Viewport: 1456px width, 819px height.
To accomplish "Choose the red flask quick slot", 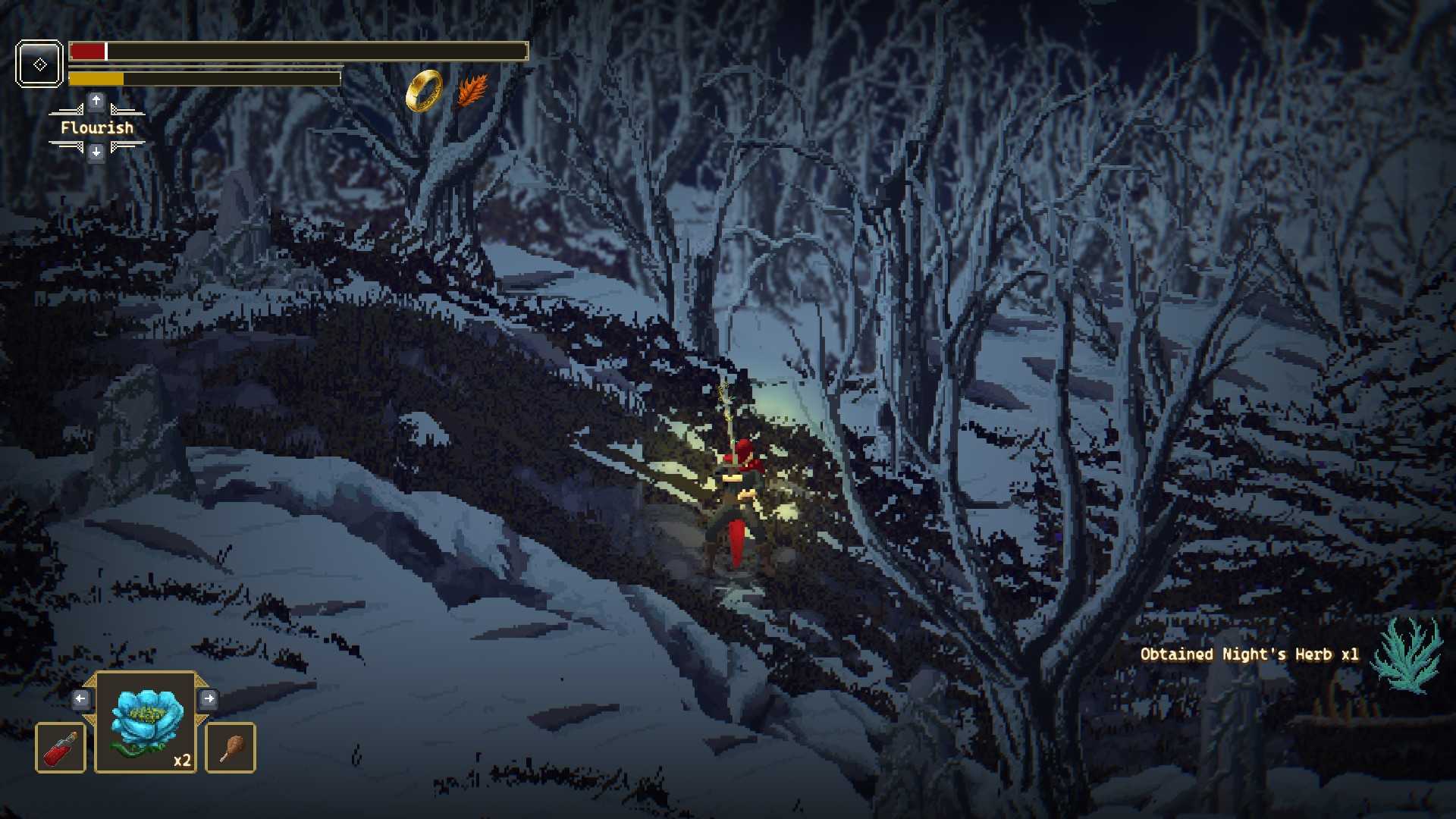I will pos(61,748).
